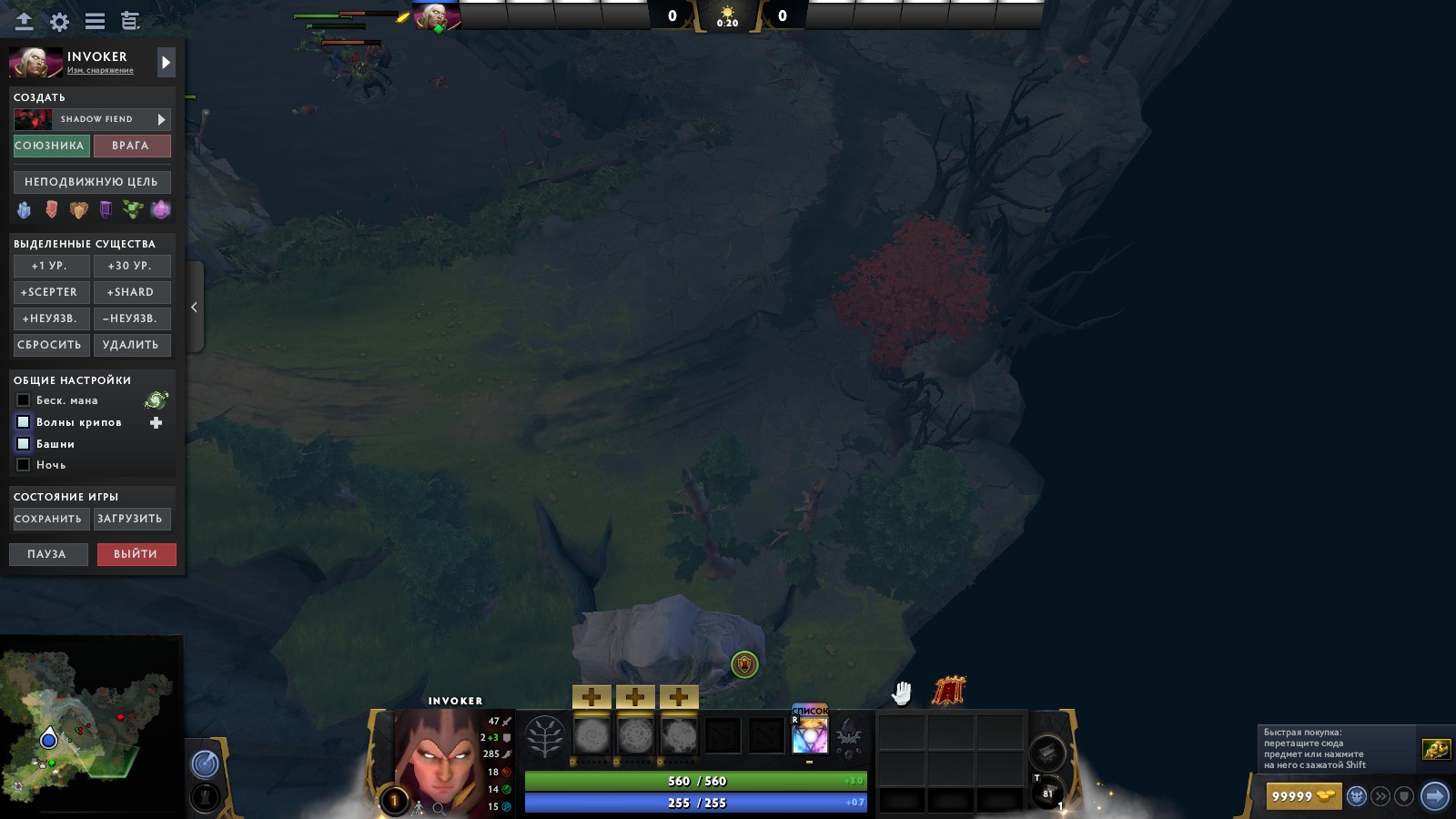Viewport: 1456px width, 819px height.
Task: Toggle the Башни checkbox
Action: (x=22, y=443)
